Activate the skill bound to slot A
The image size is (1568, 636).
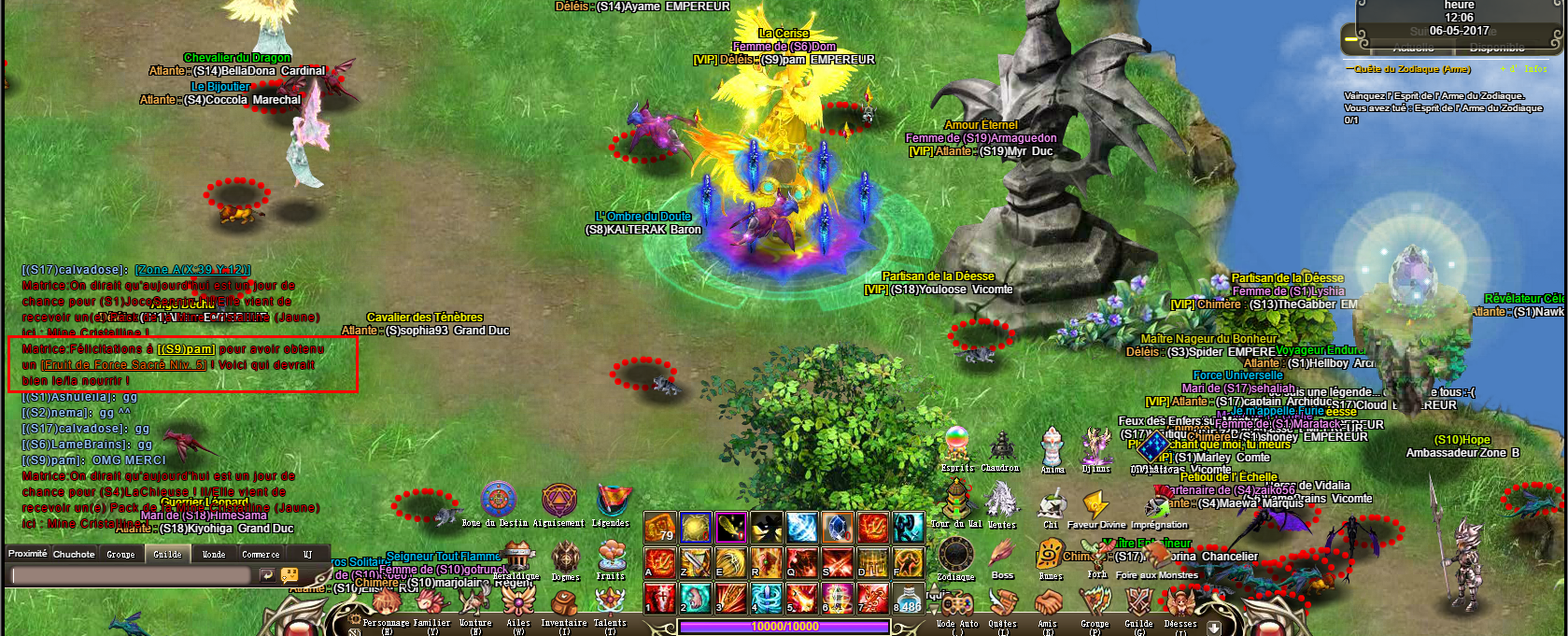(x=660, y=562)
